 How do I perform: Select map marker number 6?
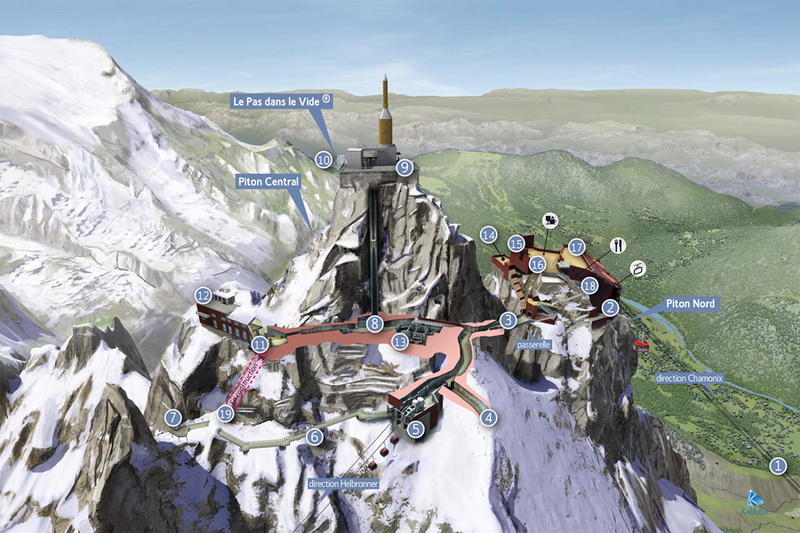click(315, 436)
